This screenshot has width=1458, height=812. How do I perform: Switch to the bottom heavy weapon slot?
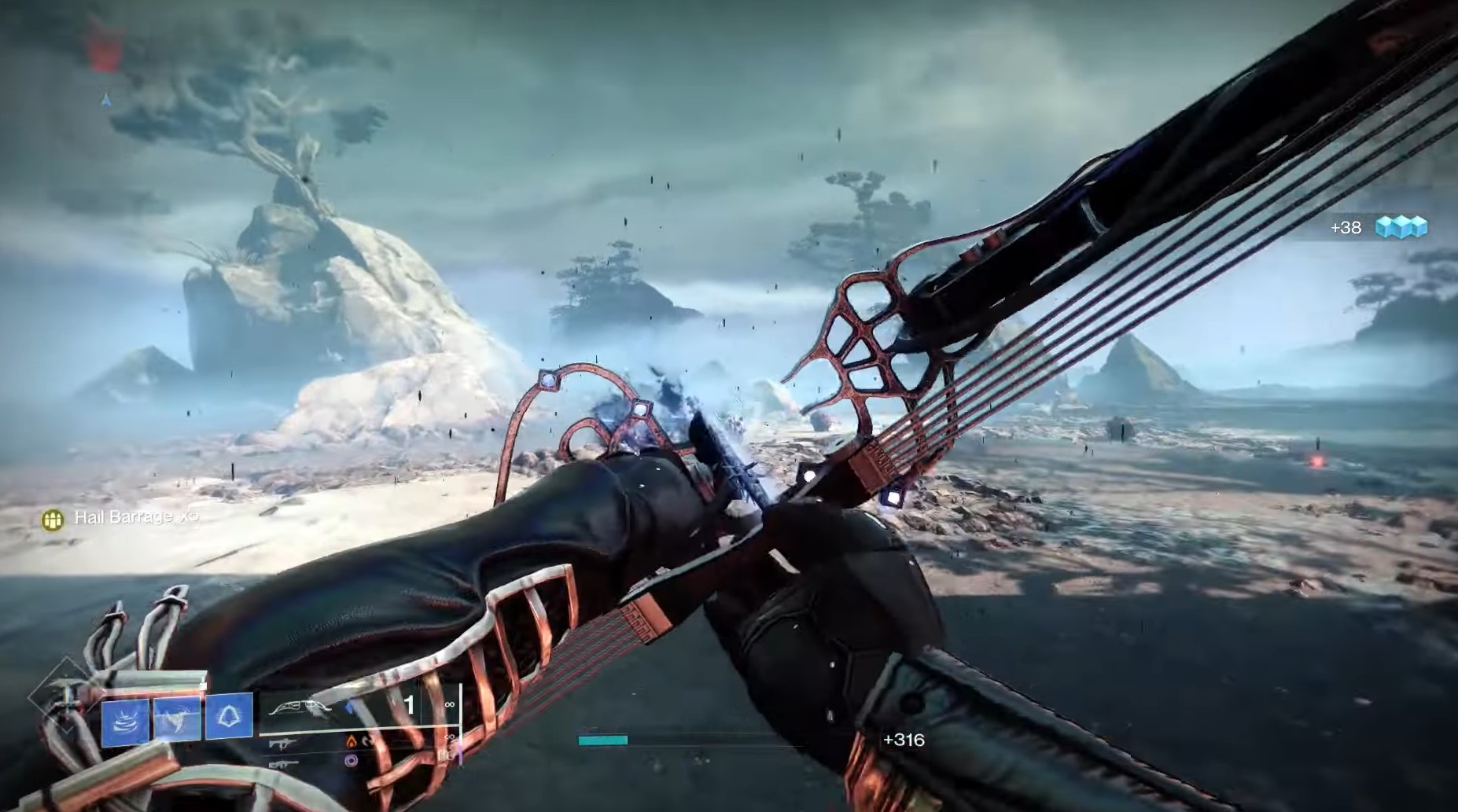(x=282, y=762)
